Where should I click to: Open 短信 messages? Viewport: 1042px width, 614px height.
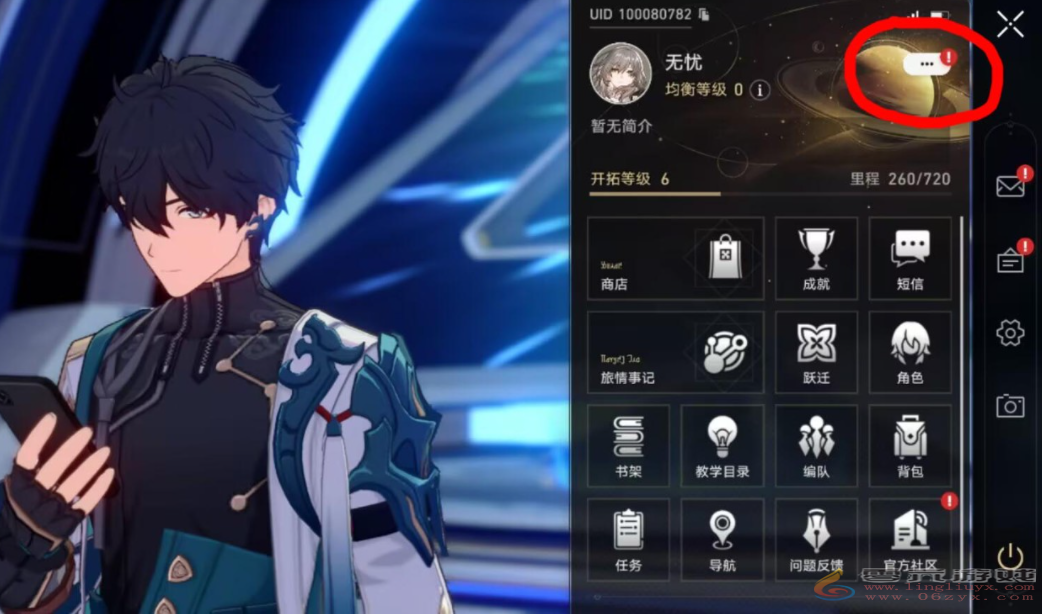[909, 258]
